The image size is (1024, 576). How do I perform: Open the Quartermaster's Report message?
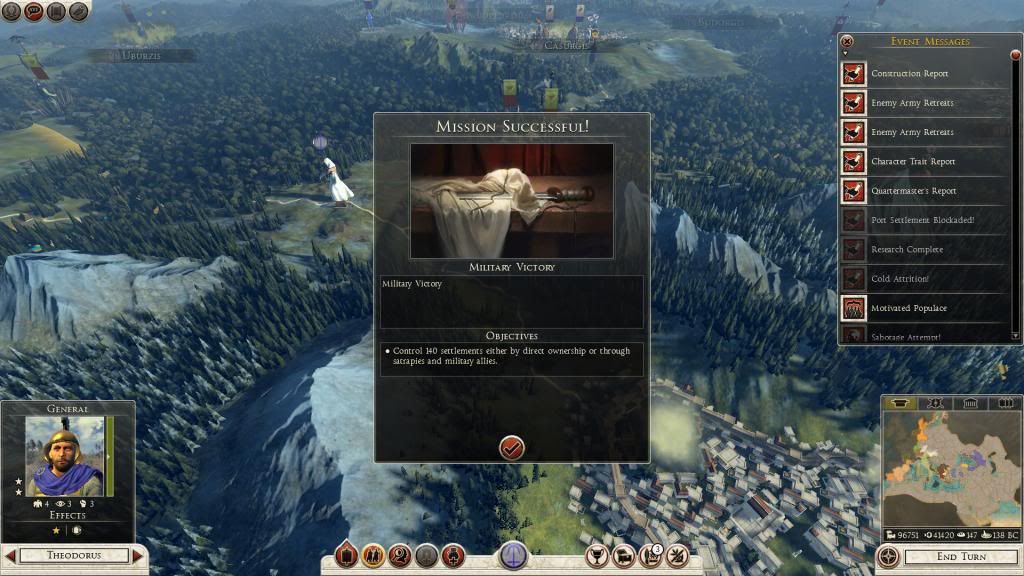913,191
